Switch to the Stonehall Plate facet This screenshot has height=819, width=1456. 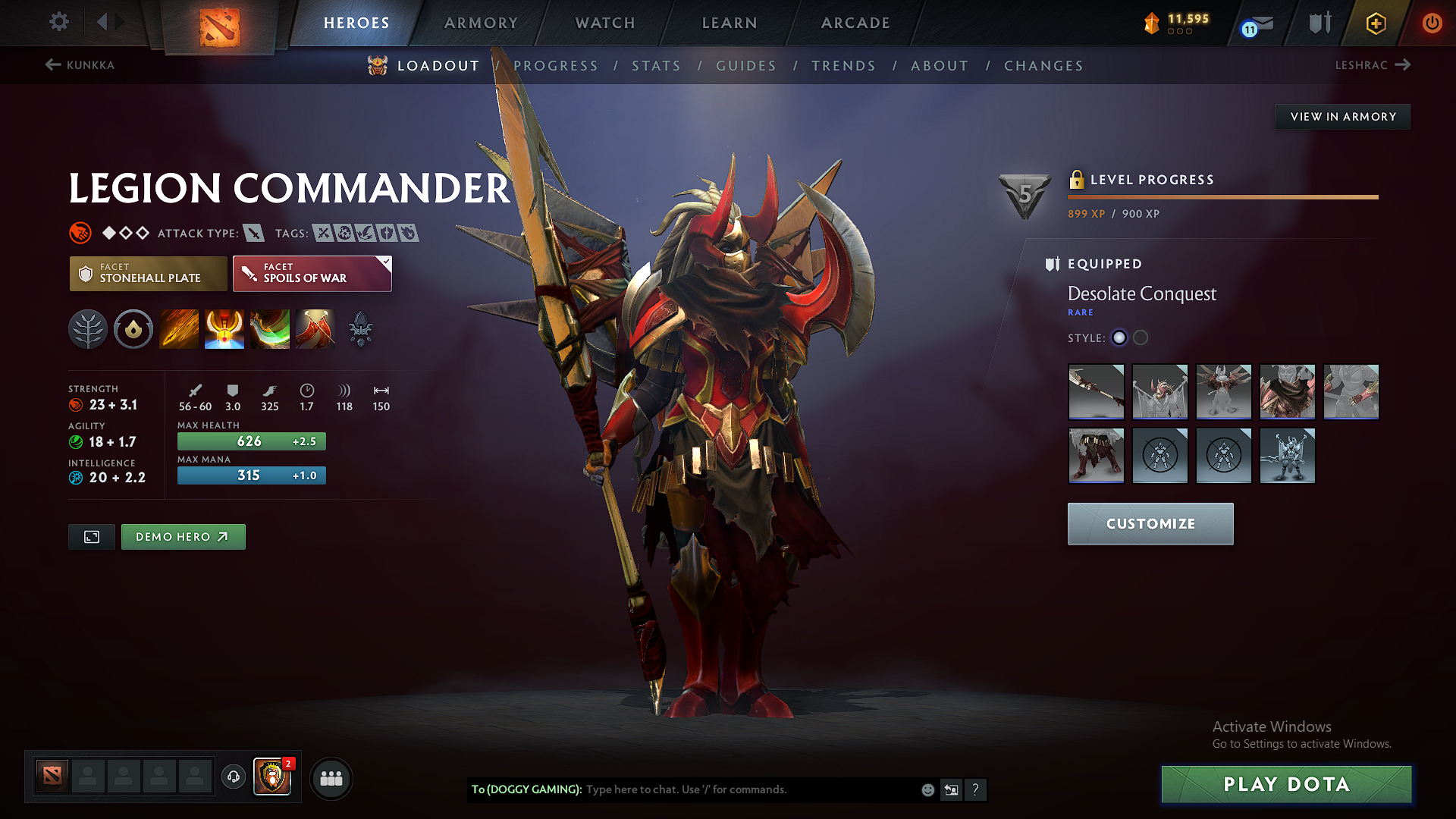click(x=148, y=273)
